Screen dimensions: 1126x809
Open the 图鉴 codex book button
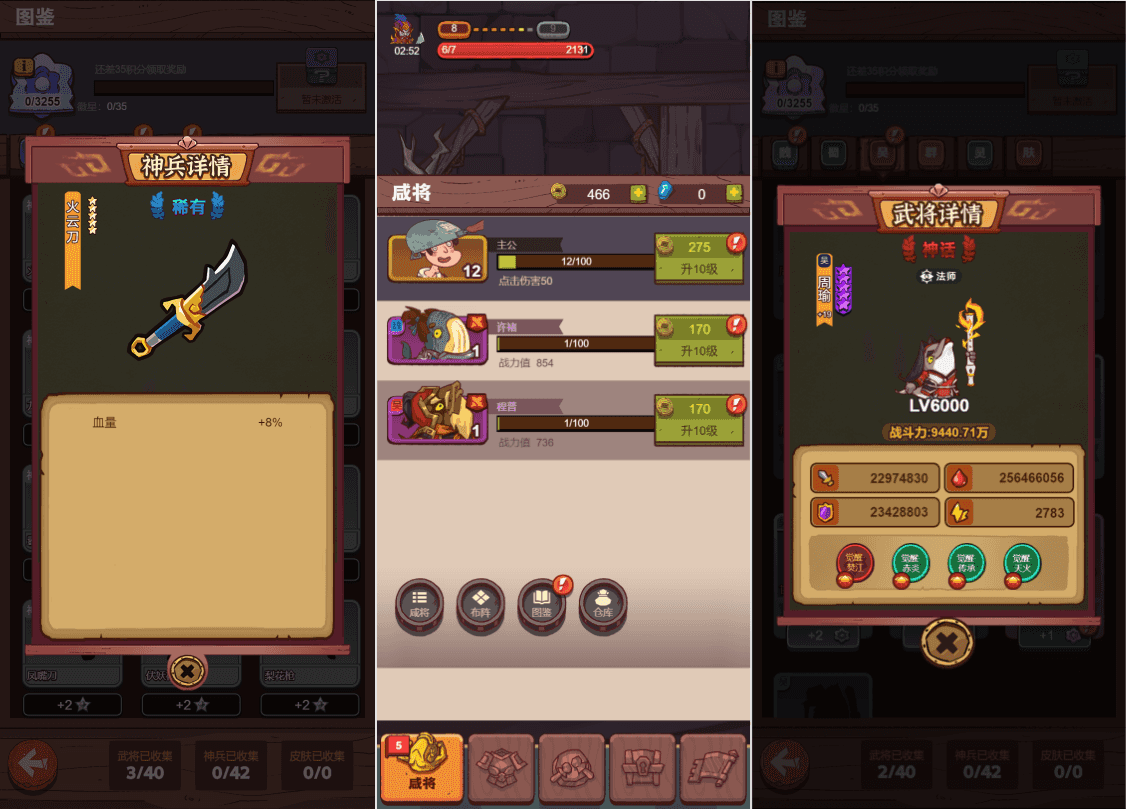coord(541,604)
